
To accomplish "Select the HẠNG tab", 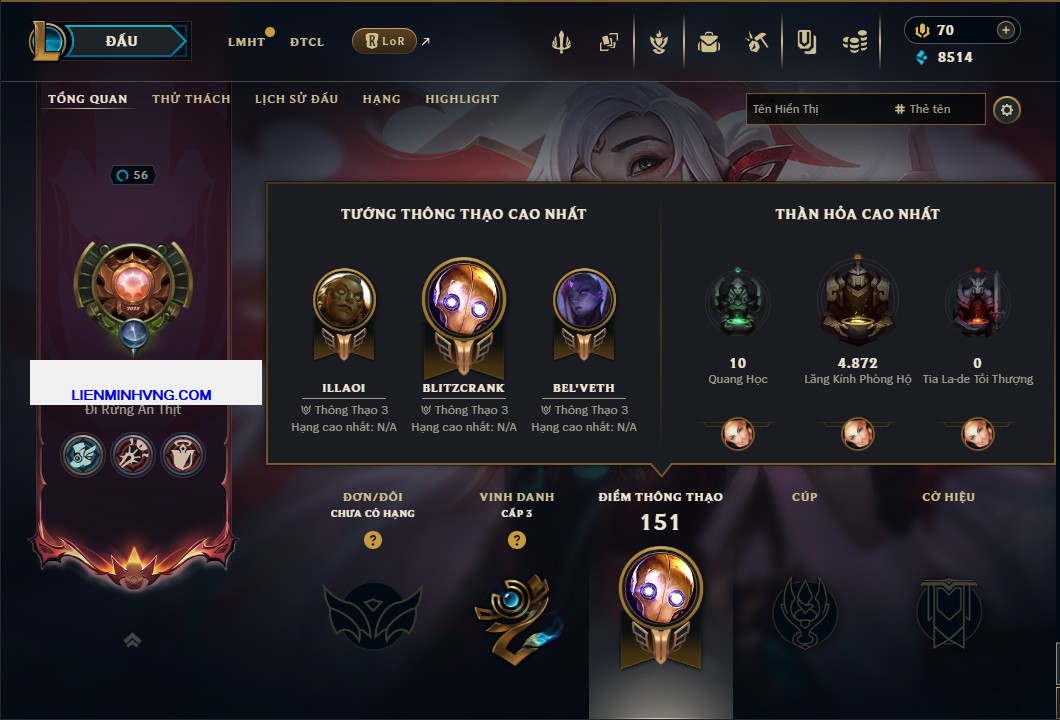I will tap(381, 99).
